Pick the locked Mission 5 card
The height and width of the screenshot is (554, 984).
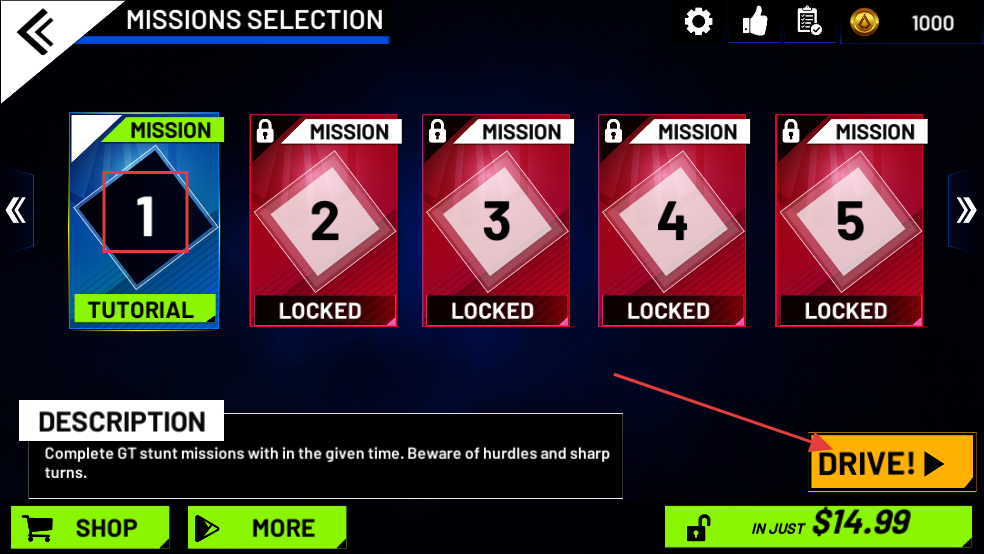(x=849, y=221)
